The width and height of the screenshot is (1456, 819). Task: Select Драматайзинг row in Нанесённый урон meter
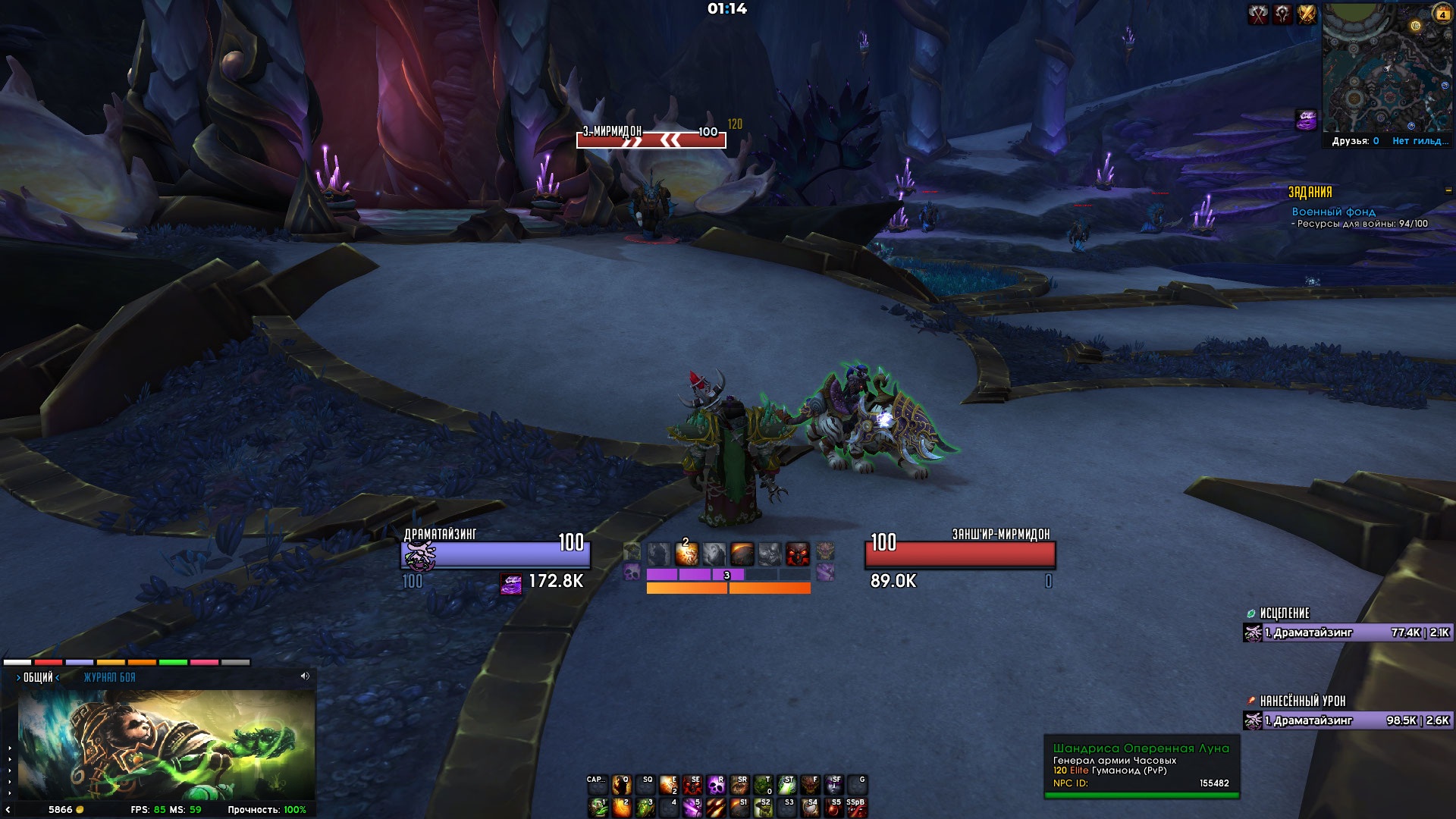coord(1348,720)
